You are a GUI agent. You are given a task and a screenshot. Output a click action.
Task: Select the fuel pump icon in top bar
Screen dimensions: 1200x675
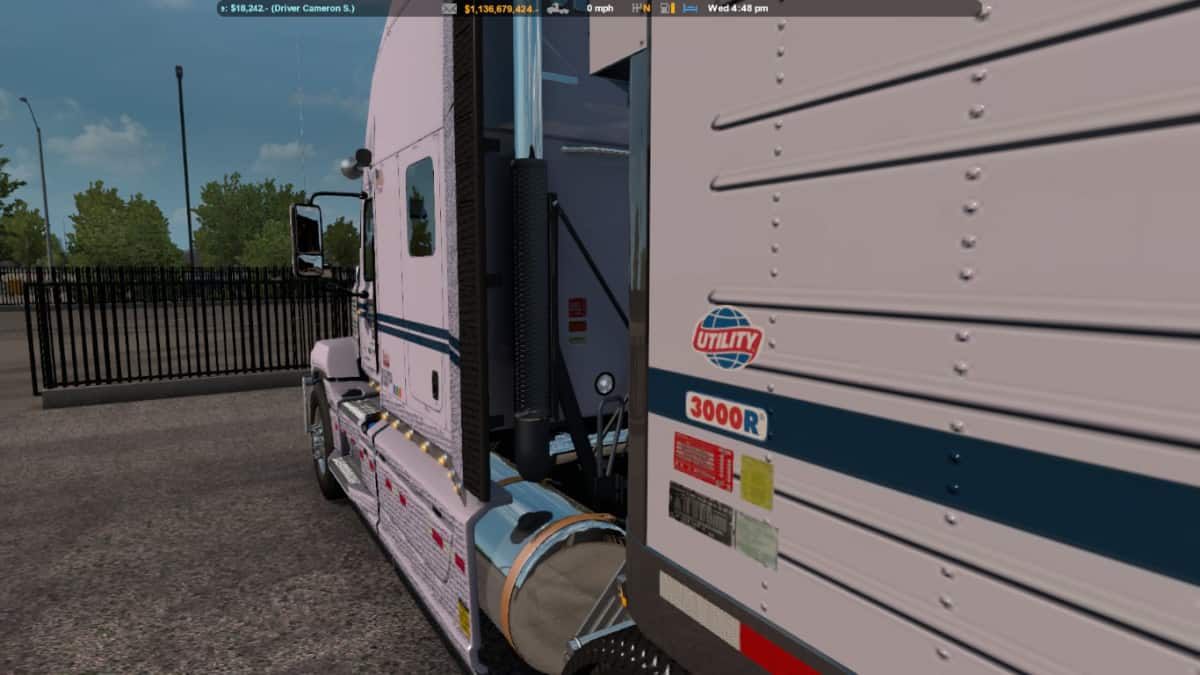pyautogui.click(x=662, y=8)
